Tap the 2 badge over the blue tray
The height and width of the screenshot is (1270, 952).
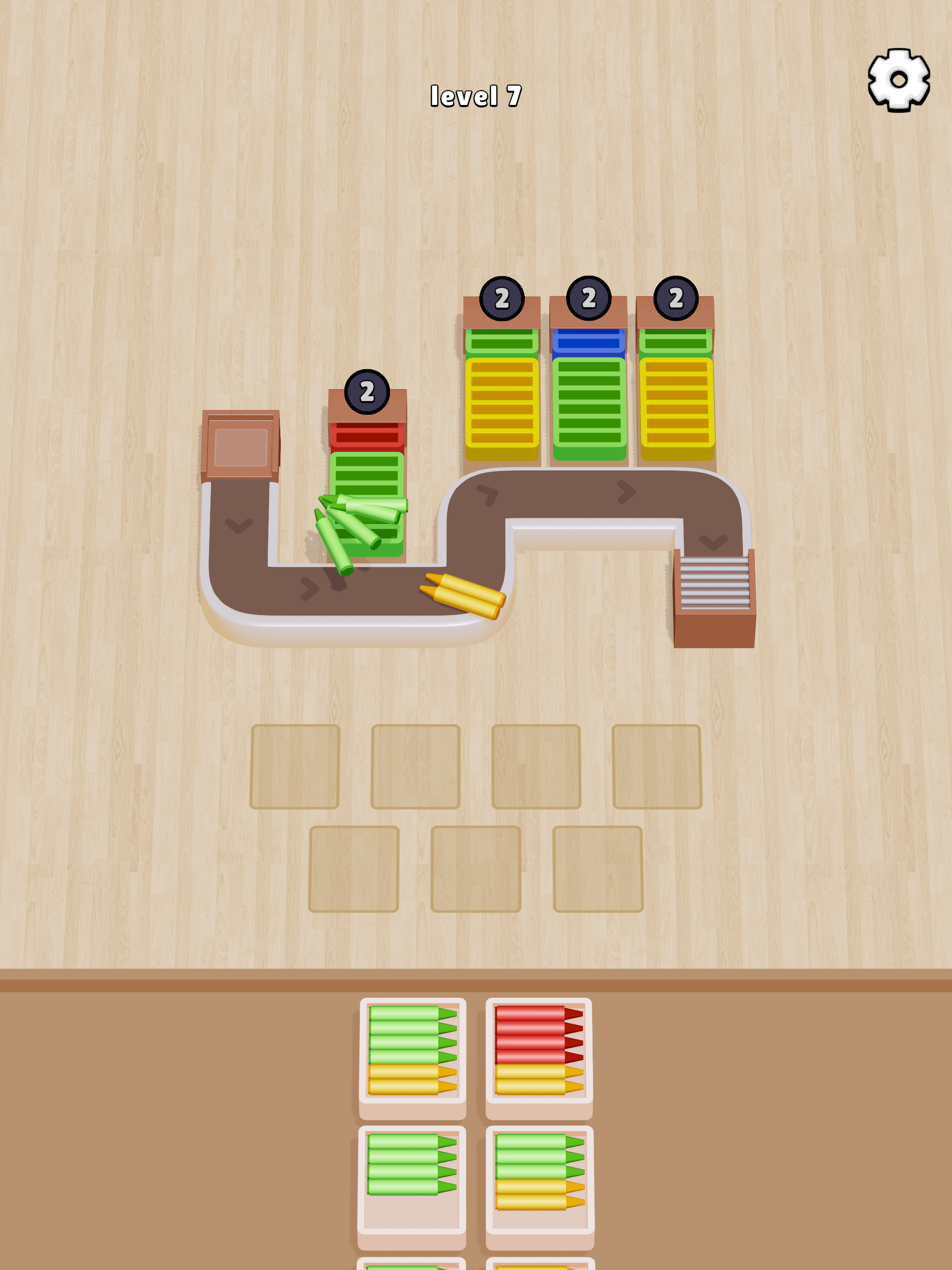[x=588, y=298]
